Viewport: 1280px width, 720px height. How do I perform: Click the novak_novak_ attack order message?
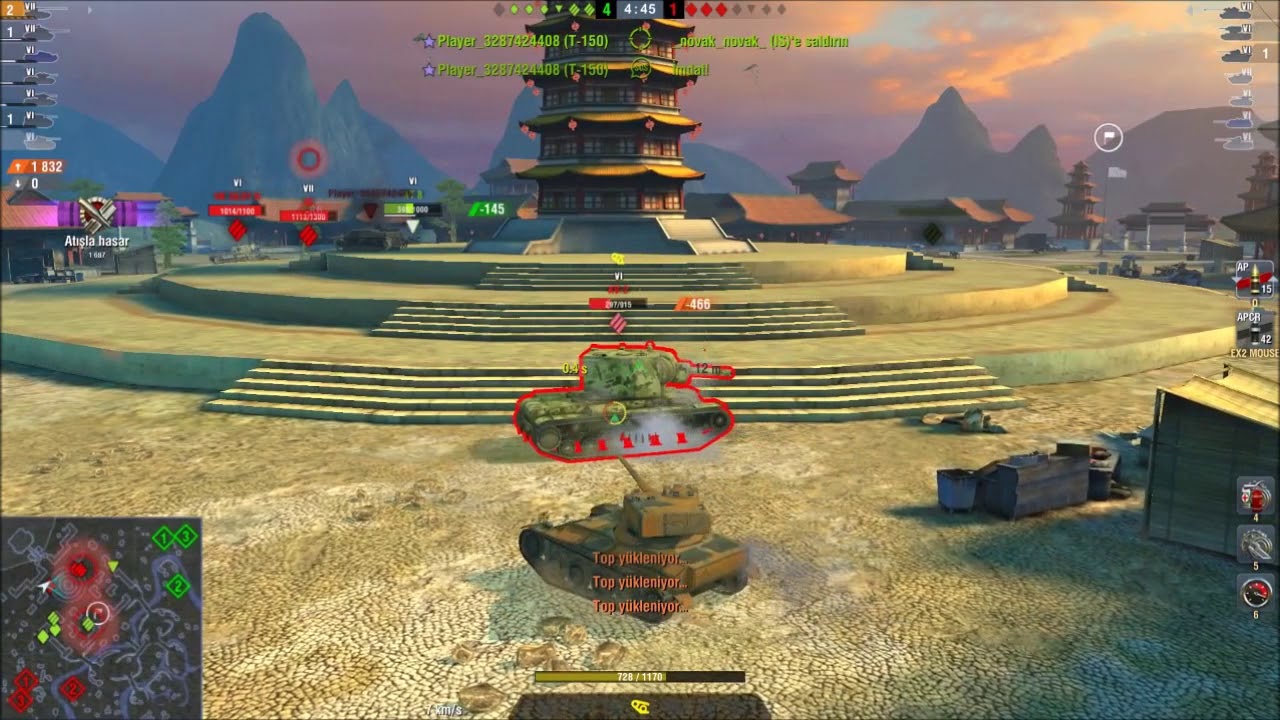pos(765,43)
